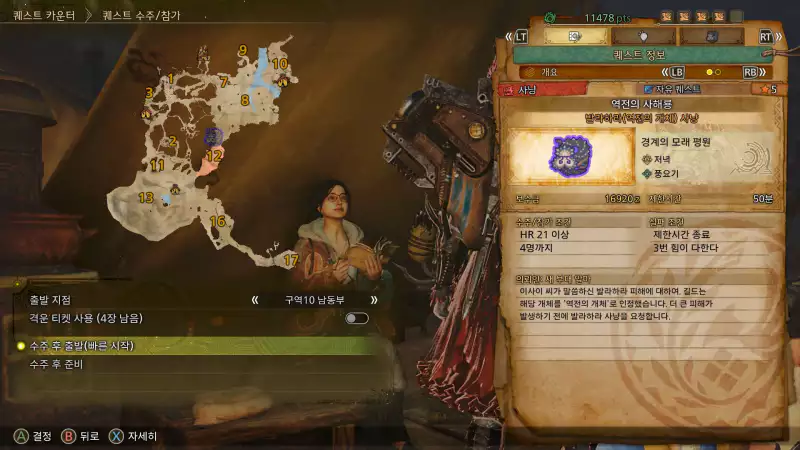The image size is (800, 450).
Task: Select the camp marker near area 3
Action: 147,113
